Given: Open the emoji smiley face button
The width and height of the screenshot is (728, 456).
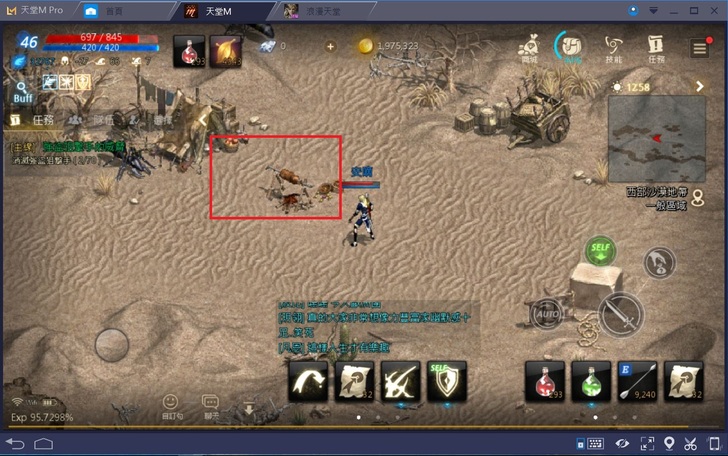Looking at the screenshot, I should (171, 404).
